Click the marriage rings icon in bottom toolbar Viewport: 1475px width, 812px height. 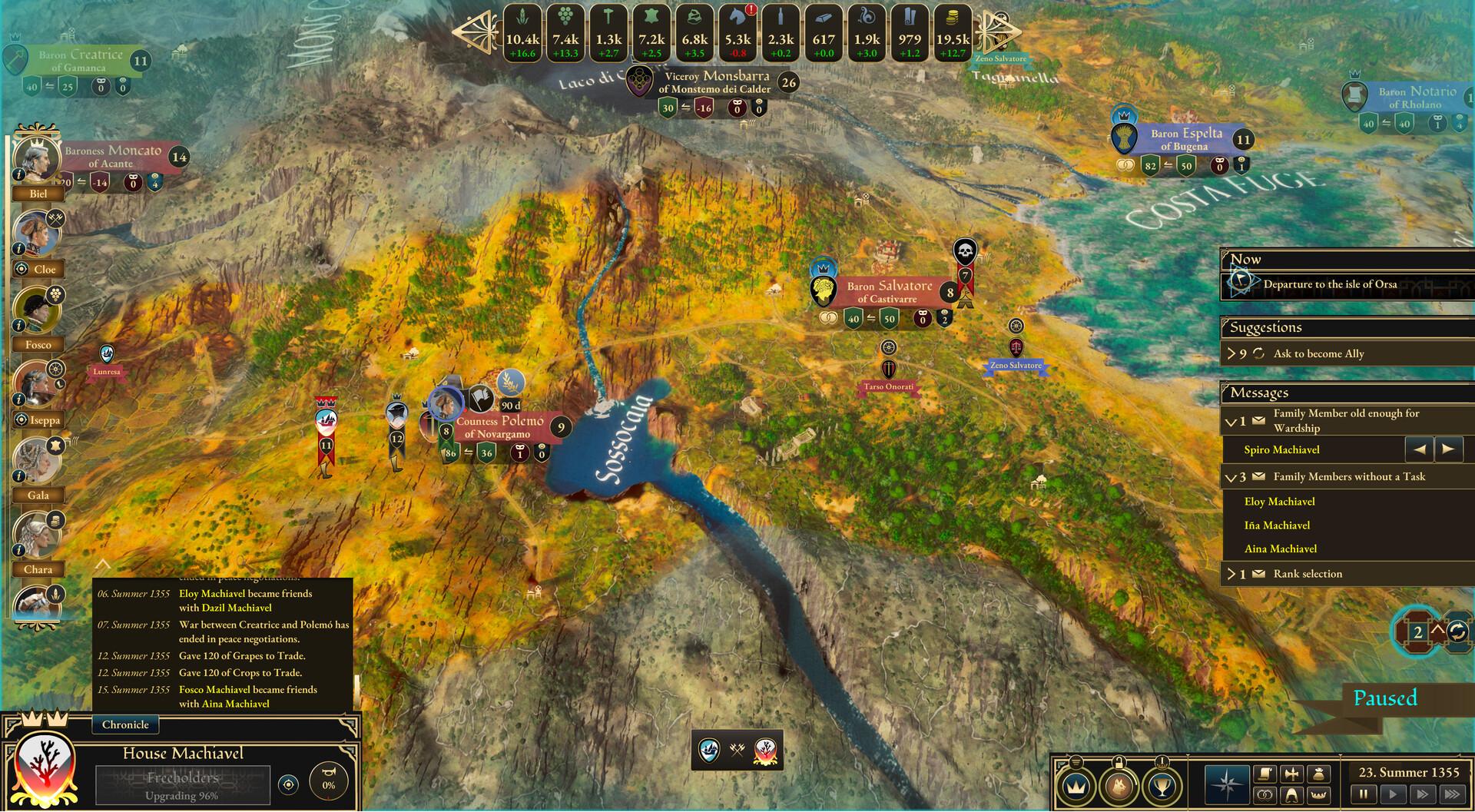pos(1267,795)
